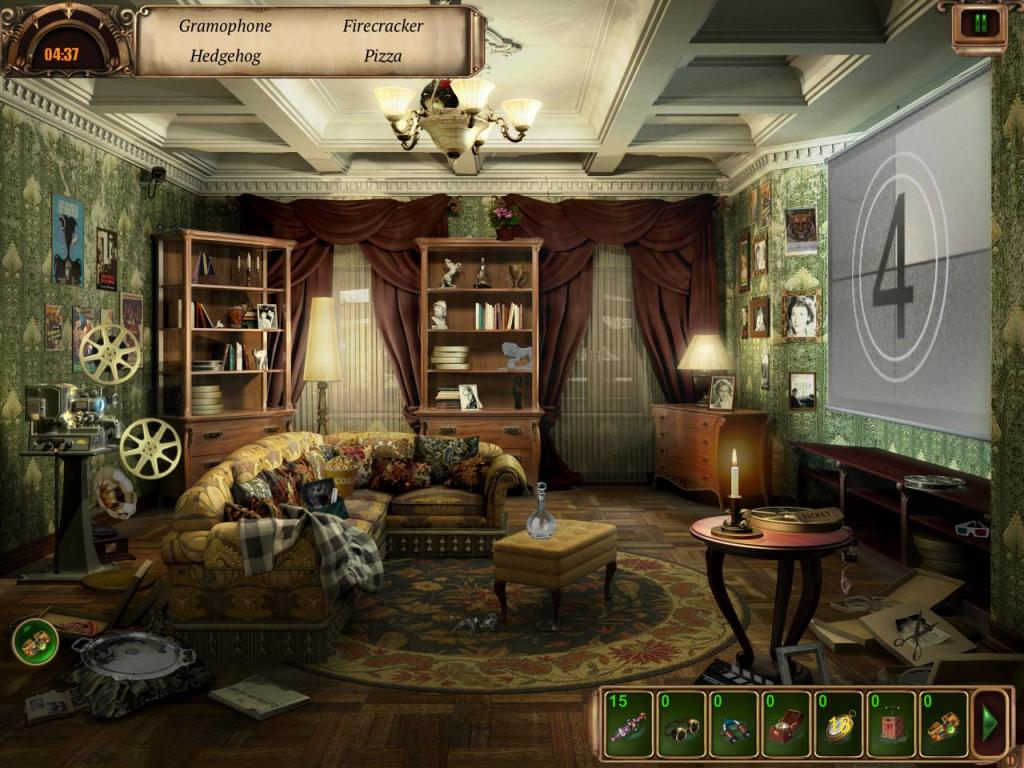1024x768 pixels.
Task: Use the goggles tool slot
Action: 682,724
